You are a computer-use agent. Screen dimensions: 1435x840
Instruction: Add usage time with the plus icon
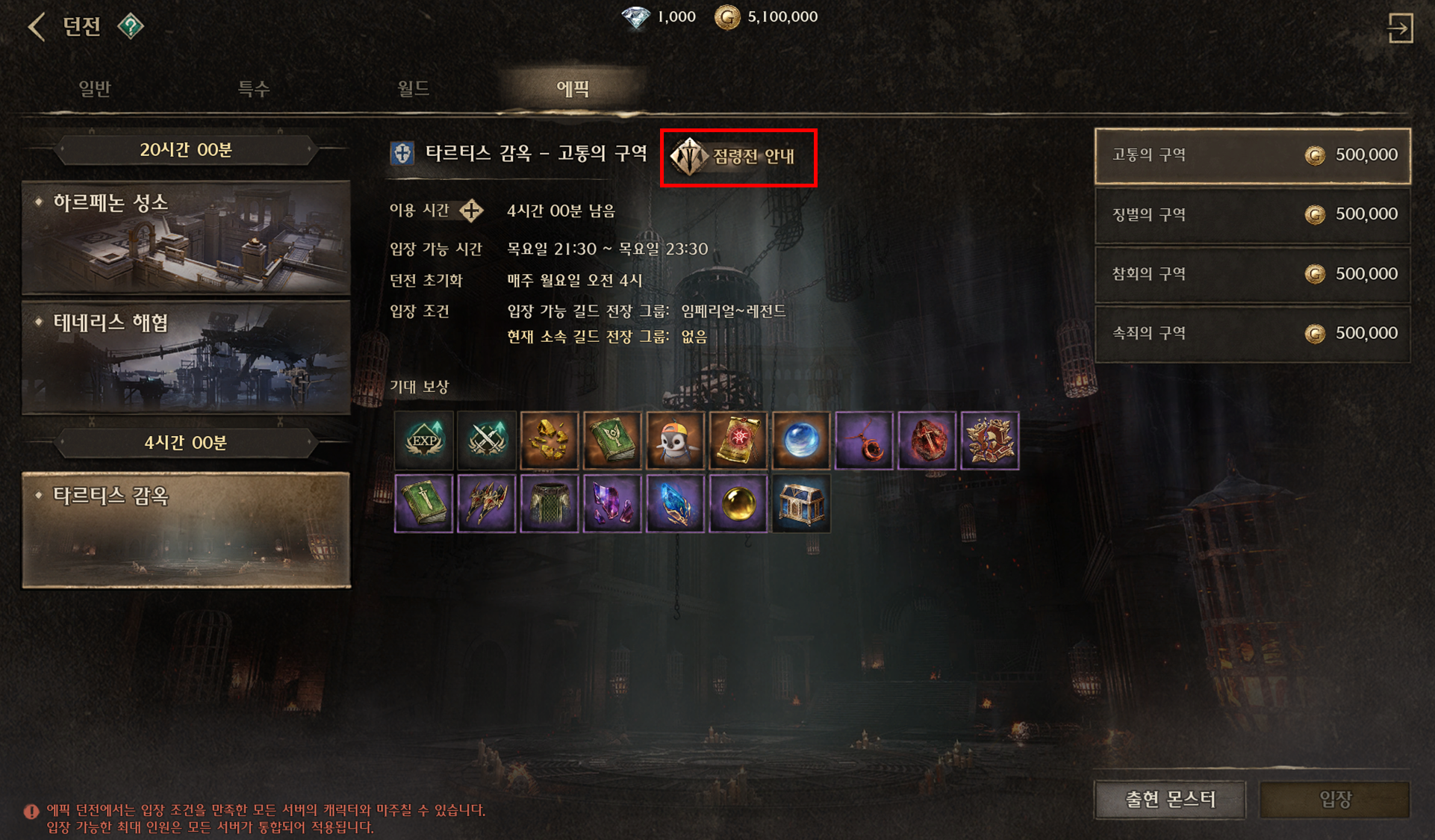[471, 211]
